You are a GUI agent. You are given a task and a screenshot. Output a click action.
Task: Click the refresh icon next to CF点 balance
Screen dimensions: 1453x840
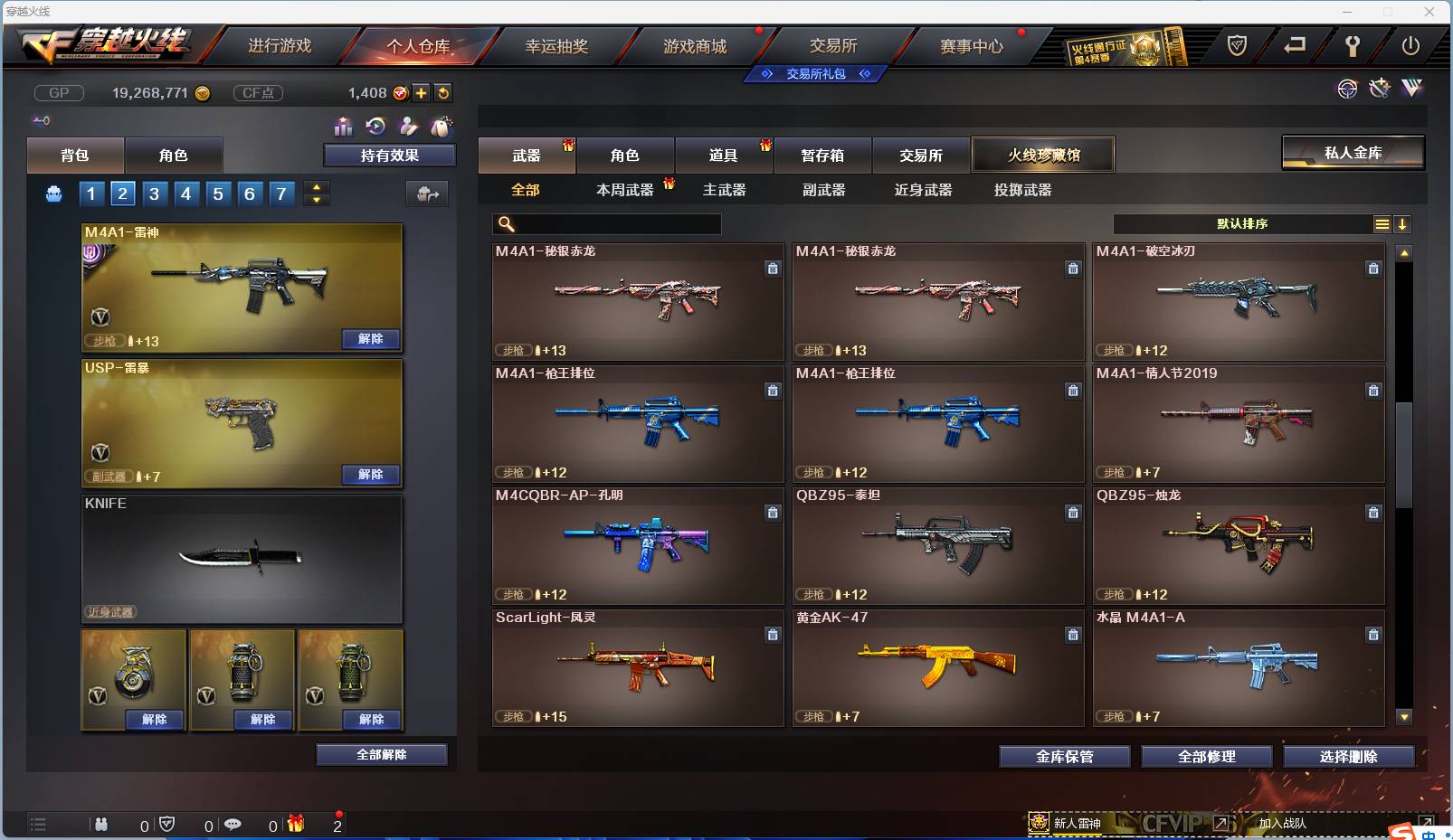pyautogui.click(x=442, y=93)
